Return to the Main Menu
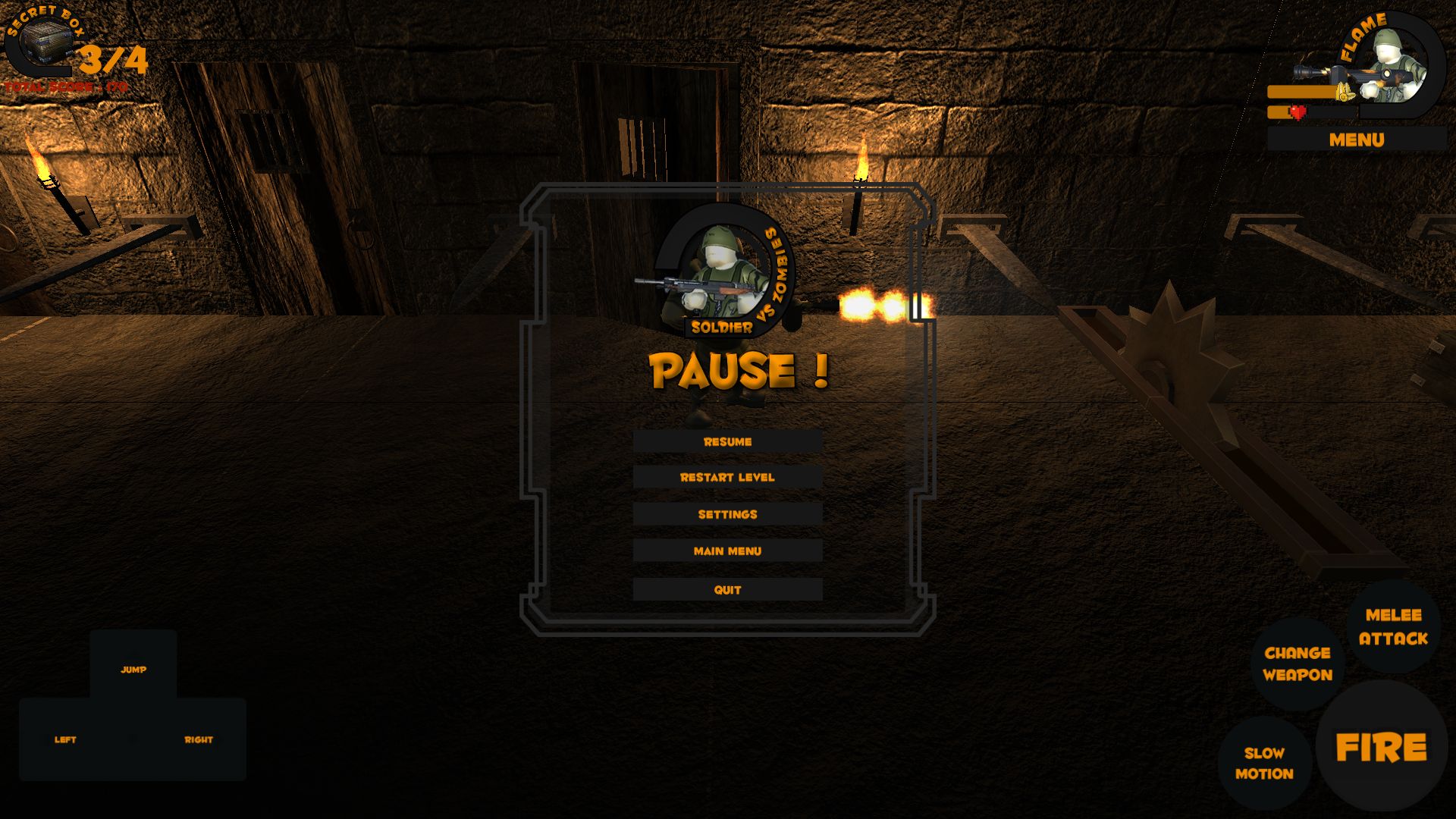The width and height of the screenshot is (1456, 819). pyautogui.click(x=727, y=551)
